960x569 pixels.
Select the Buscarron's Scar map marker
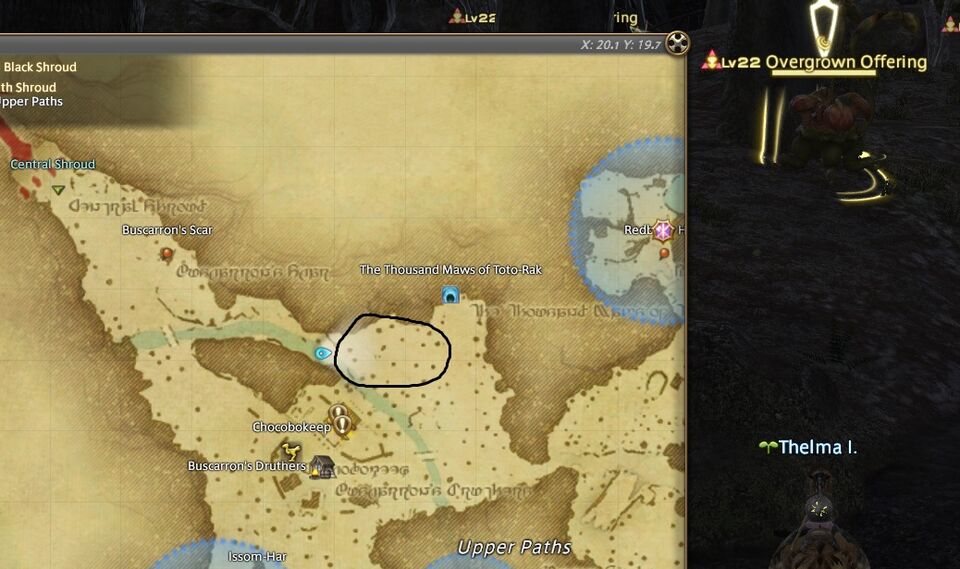(167, 254)
